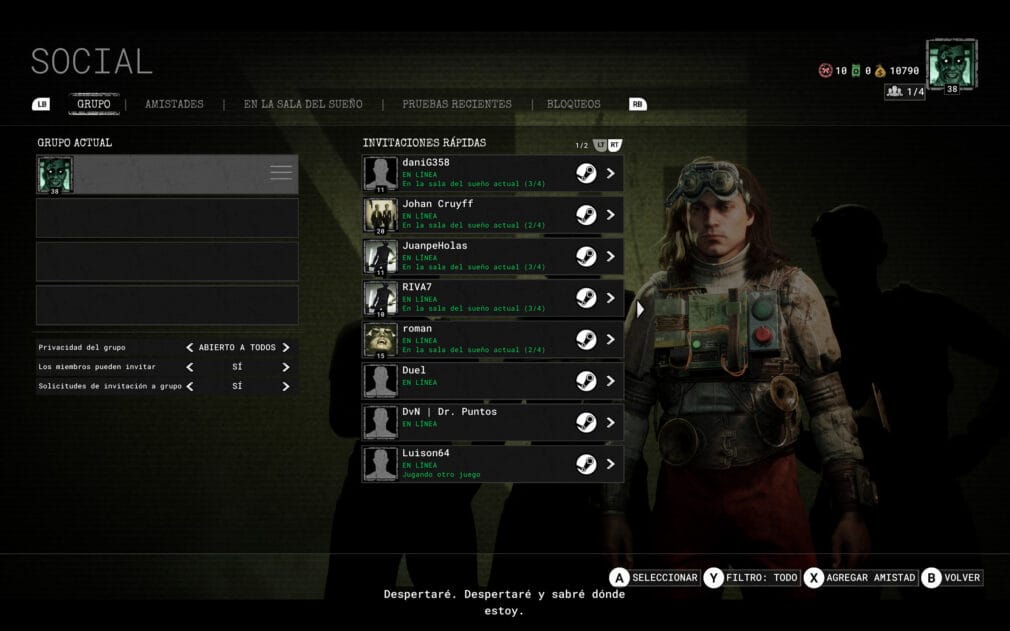This screenshot has width=1010, height=631.
Task: Open your own group member slot menu
Action: click(281, 173)
